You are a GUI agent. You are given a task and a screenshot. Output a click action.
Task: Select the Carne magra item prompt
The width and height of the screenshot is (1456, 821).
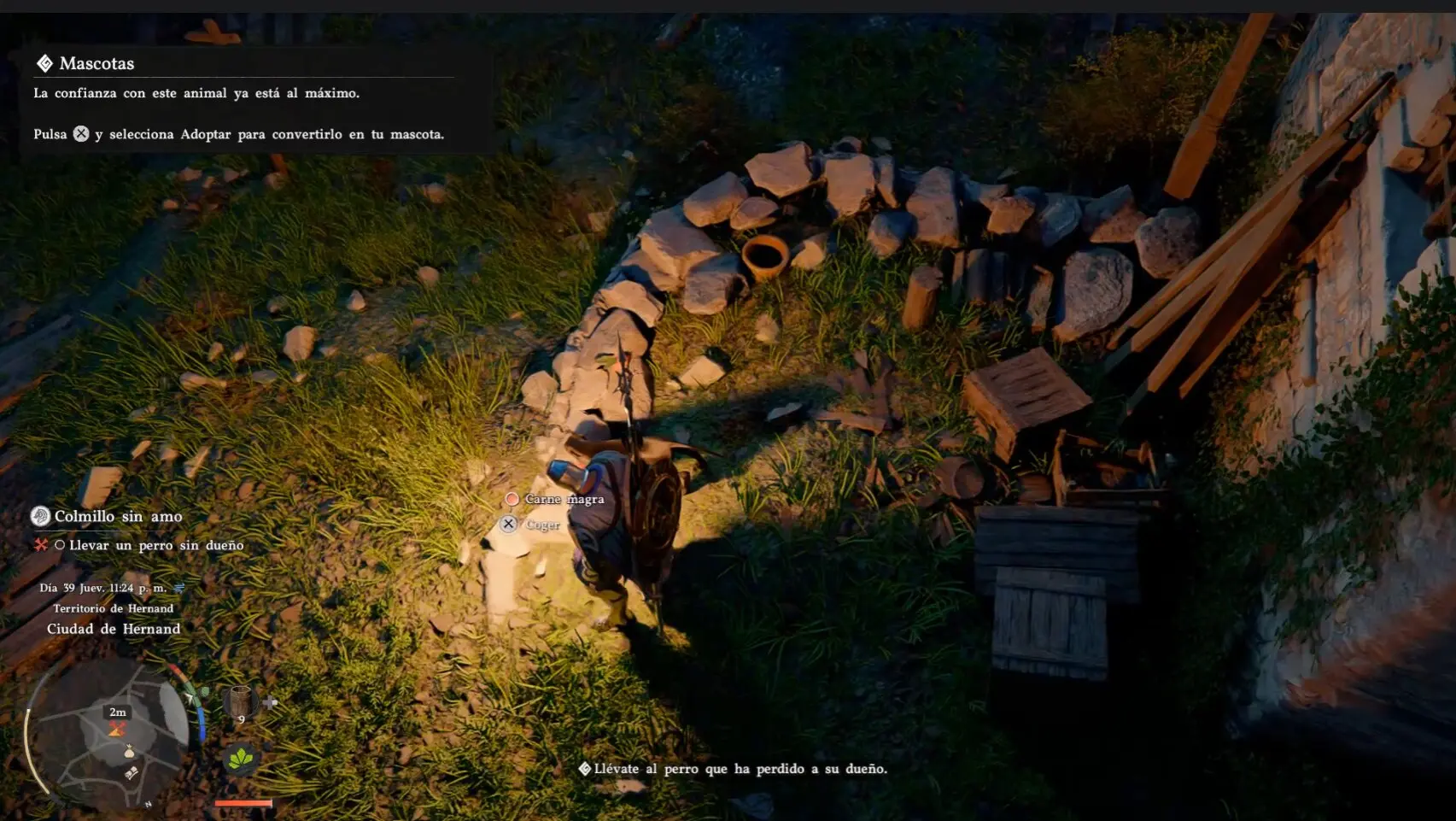[x=564, y=499]
